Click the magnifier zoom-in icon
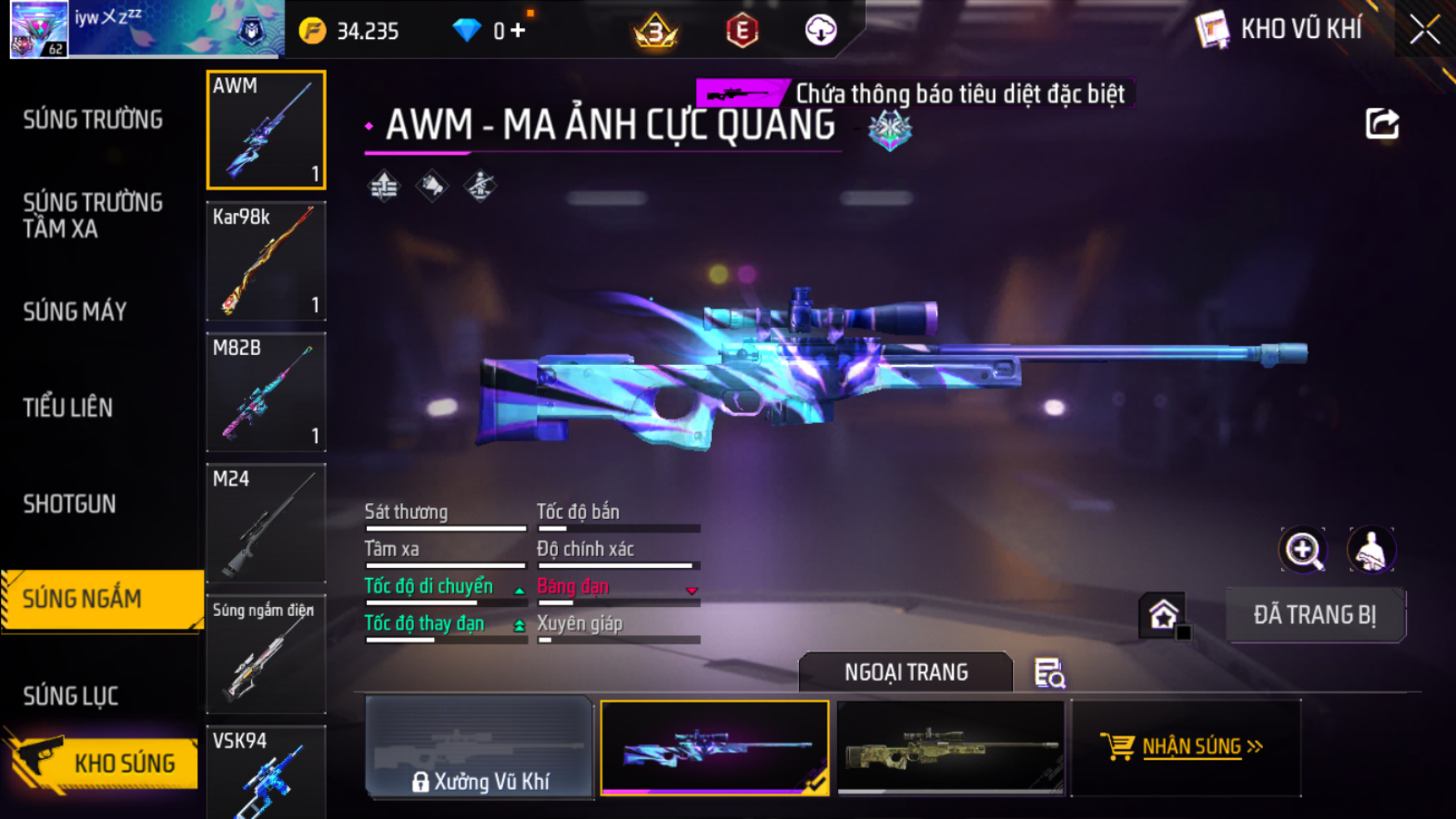 click(x=1303, y=550)
